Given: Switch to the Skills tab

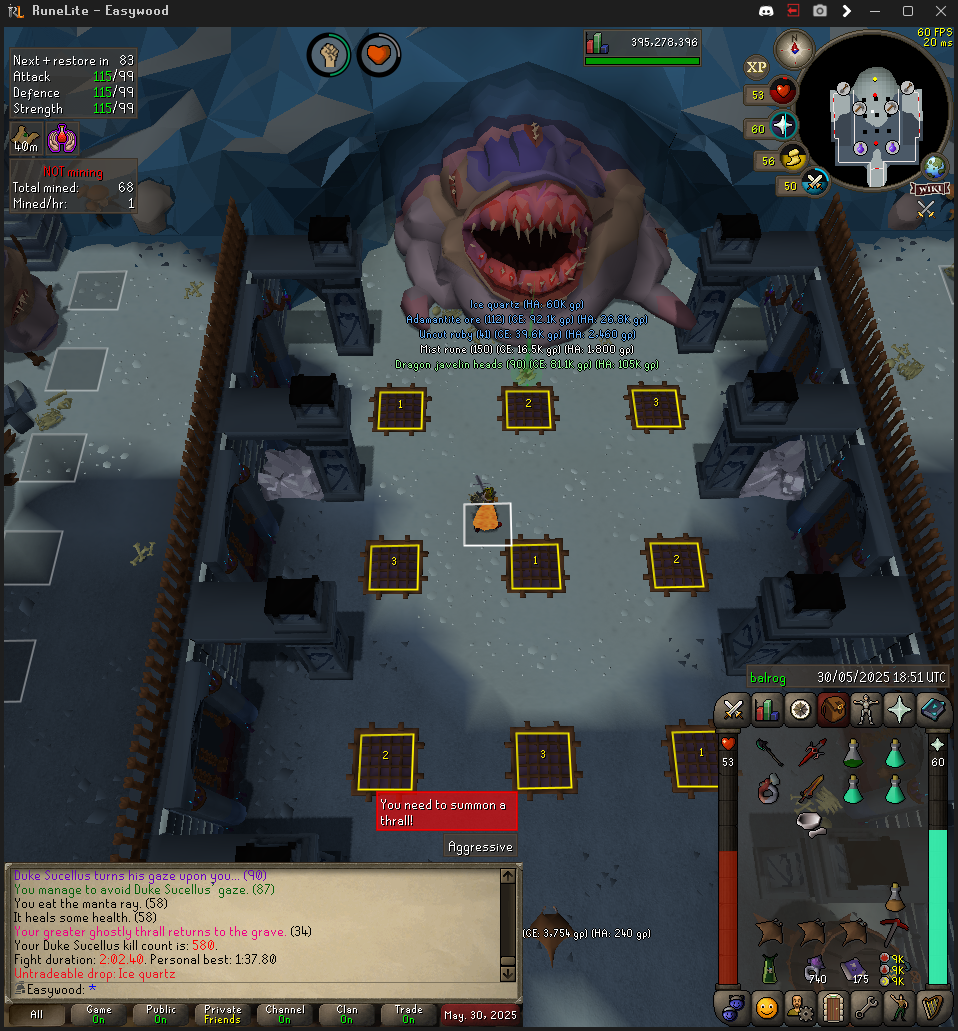Looking at the screenshot, I should (767, 710).
